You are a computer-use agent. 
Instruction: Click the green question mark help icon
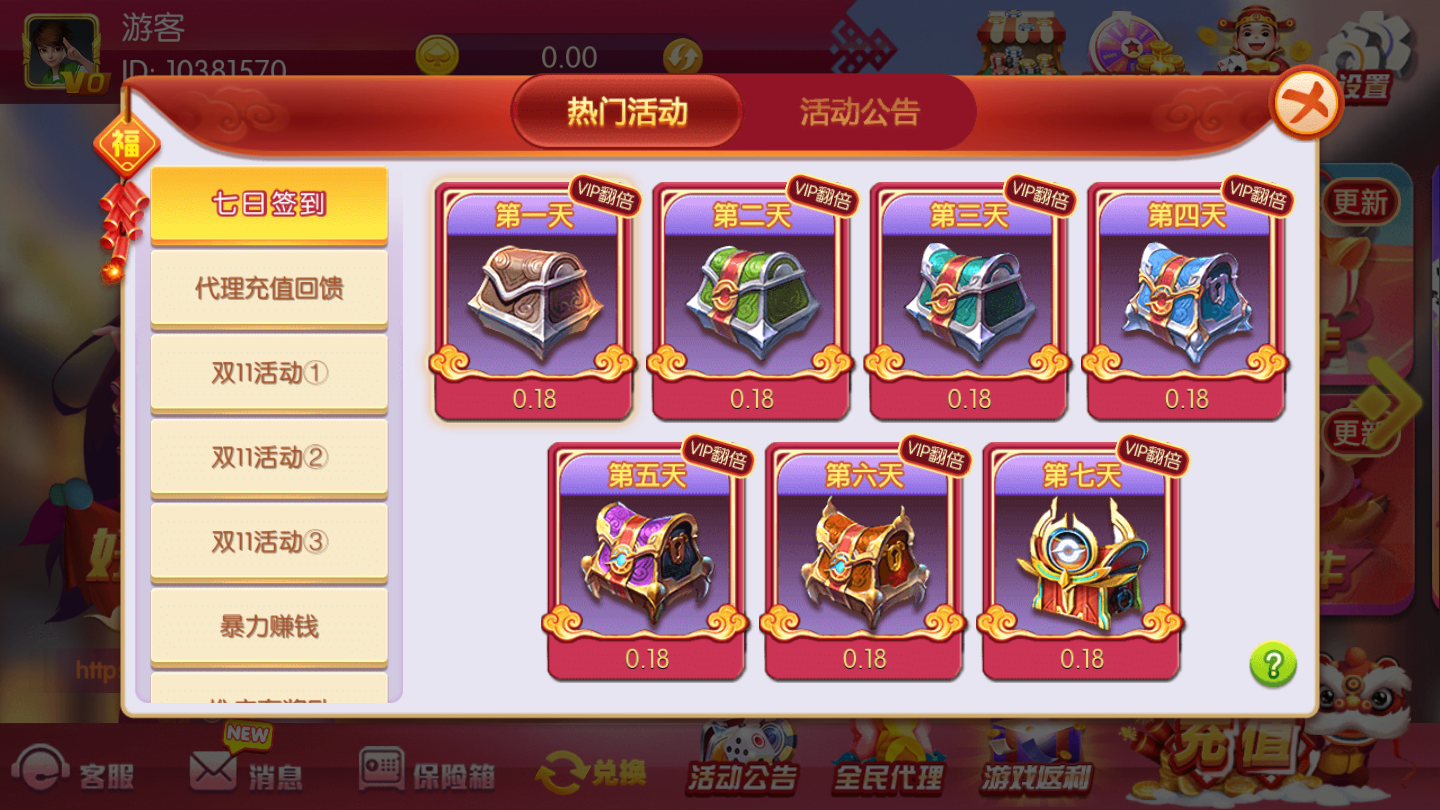click(x=1272, y=662)
